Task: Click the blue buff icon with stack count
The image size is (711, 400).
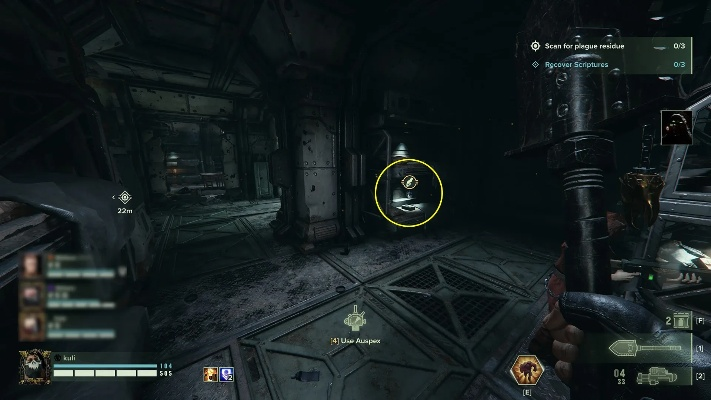Action: point(227,374)
